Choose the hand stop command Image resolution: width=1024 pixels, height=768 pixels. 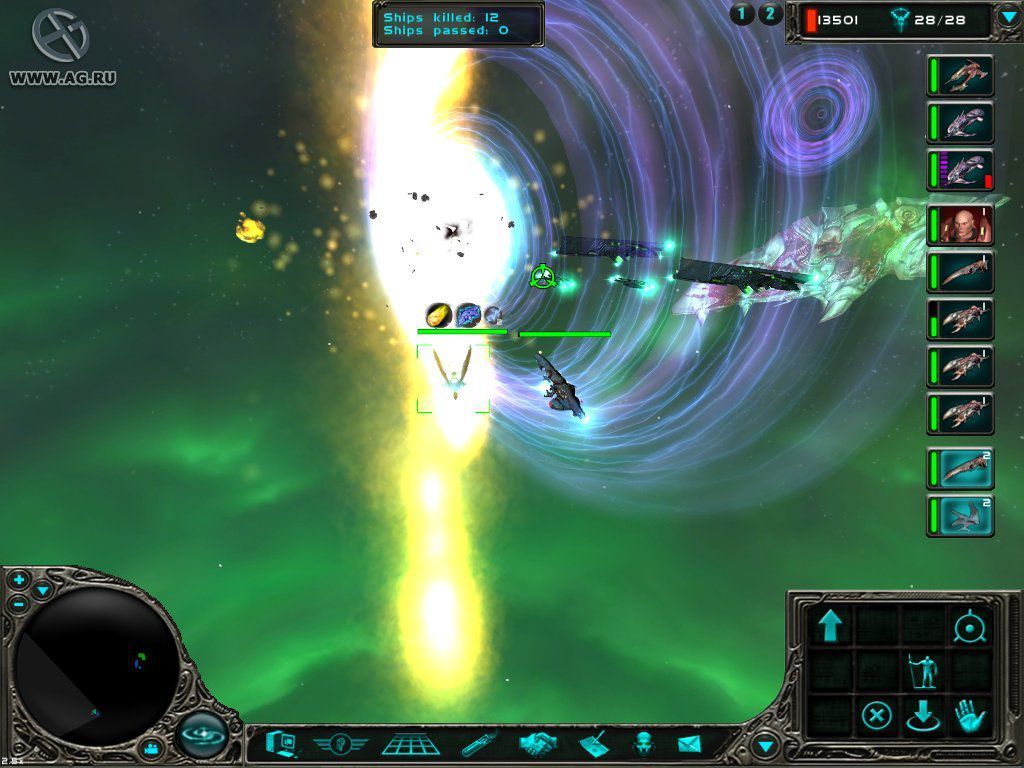pyautogui.click(x=969, y=715)
